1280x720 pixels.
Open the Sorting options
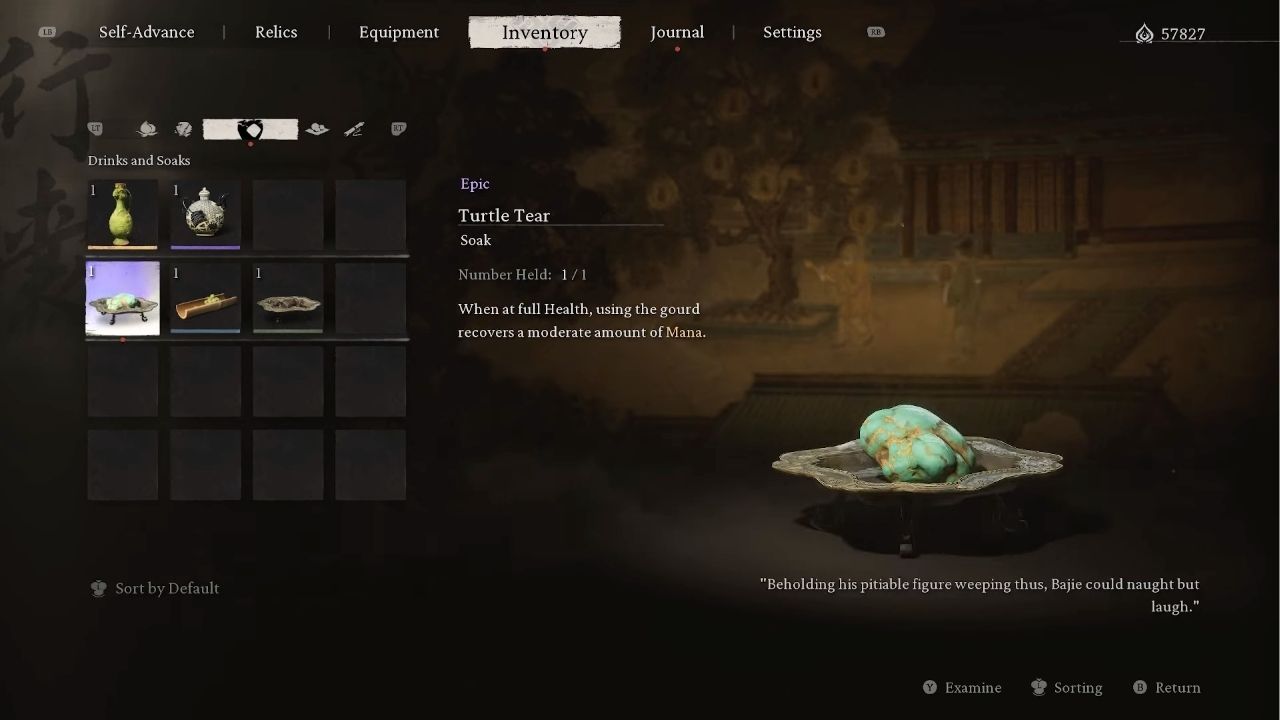point(1067,687)
